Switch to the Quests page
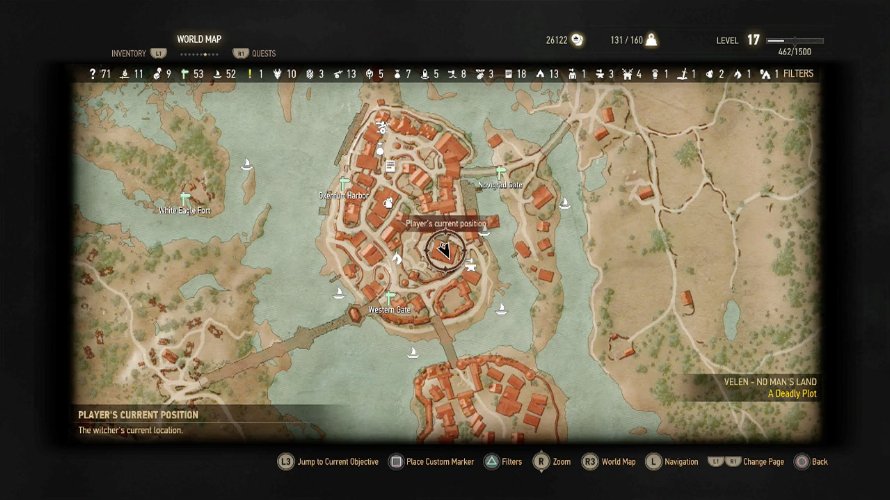Image resolution: width=890 pixels, height=500 pixels. tap(263, 53)
